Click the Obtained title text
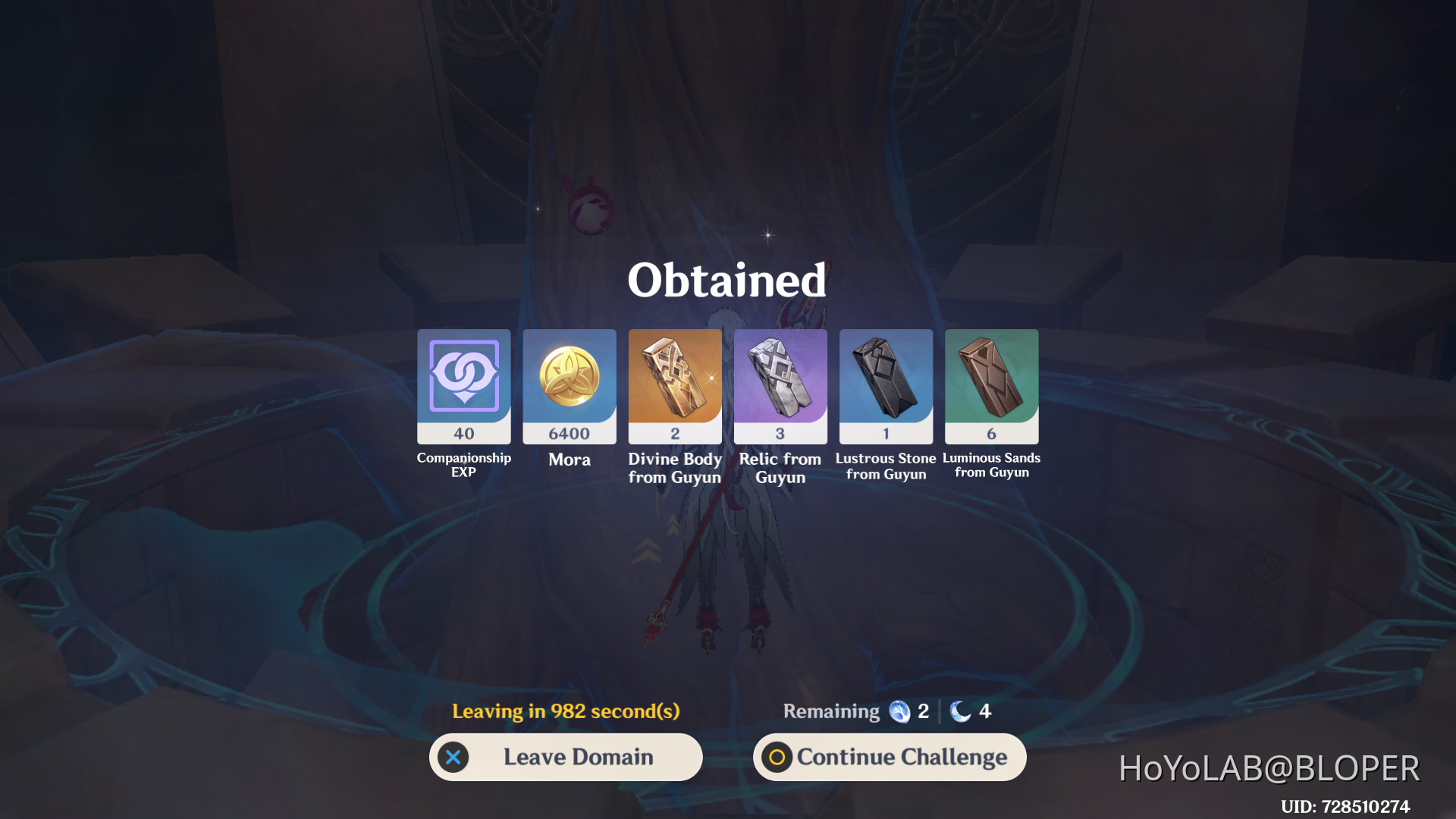The width and height of the screenshot is (1456, 819). point(726,281)
